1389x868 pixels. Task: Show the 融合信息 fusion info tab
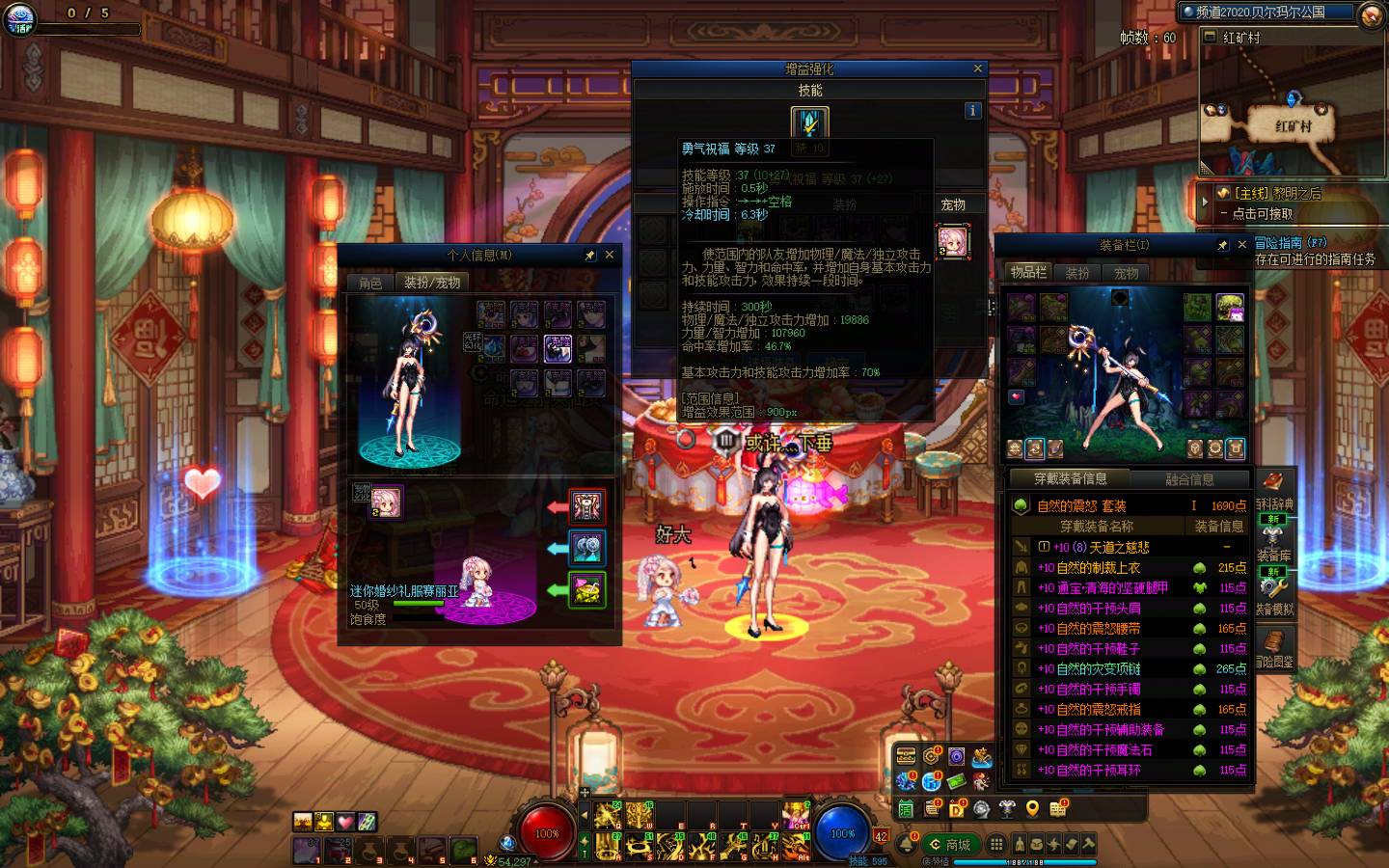point(1189,479)
